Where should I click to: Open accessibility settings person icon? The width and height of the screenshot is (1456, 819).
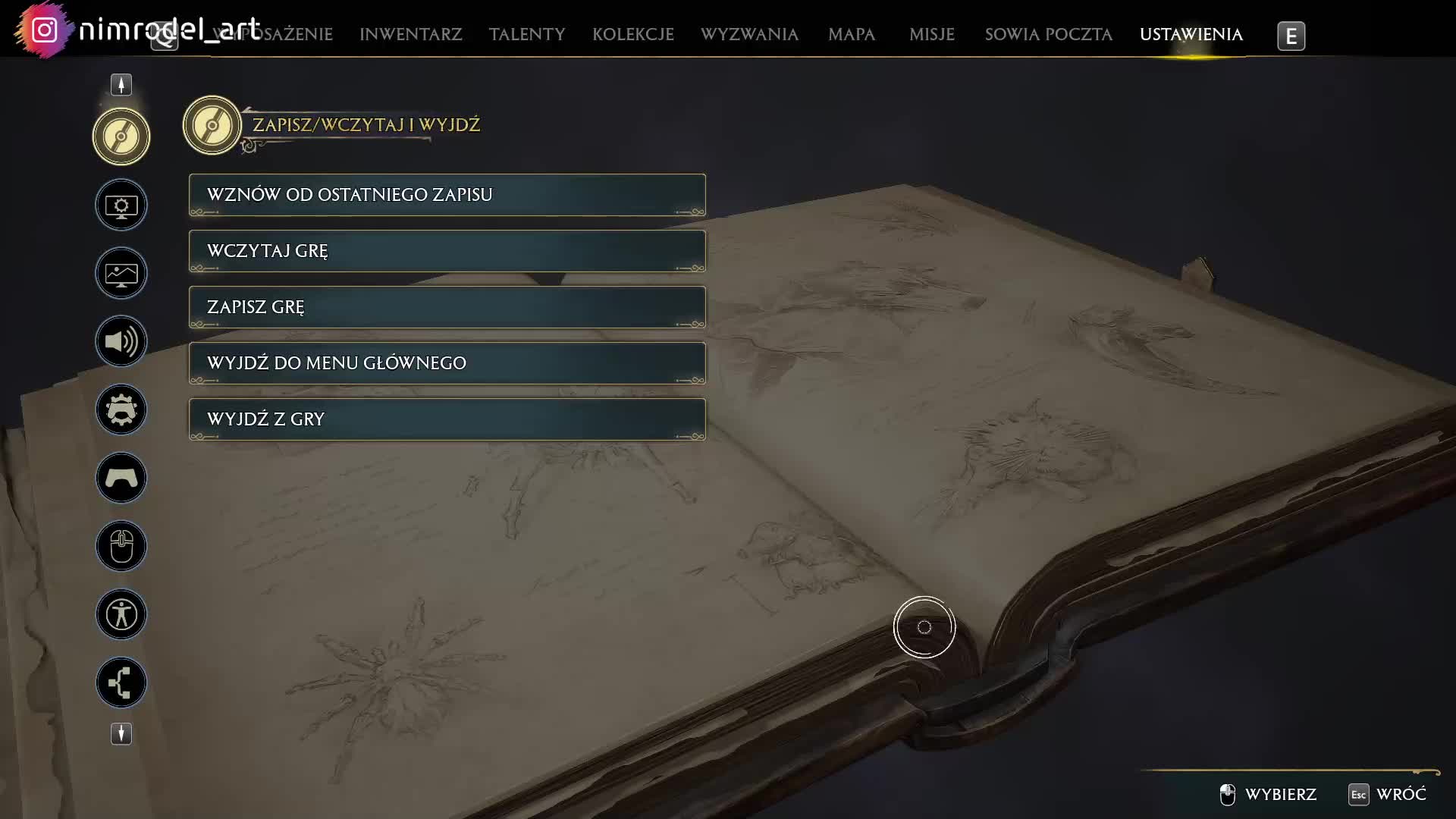coord(121,614)
